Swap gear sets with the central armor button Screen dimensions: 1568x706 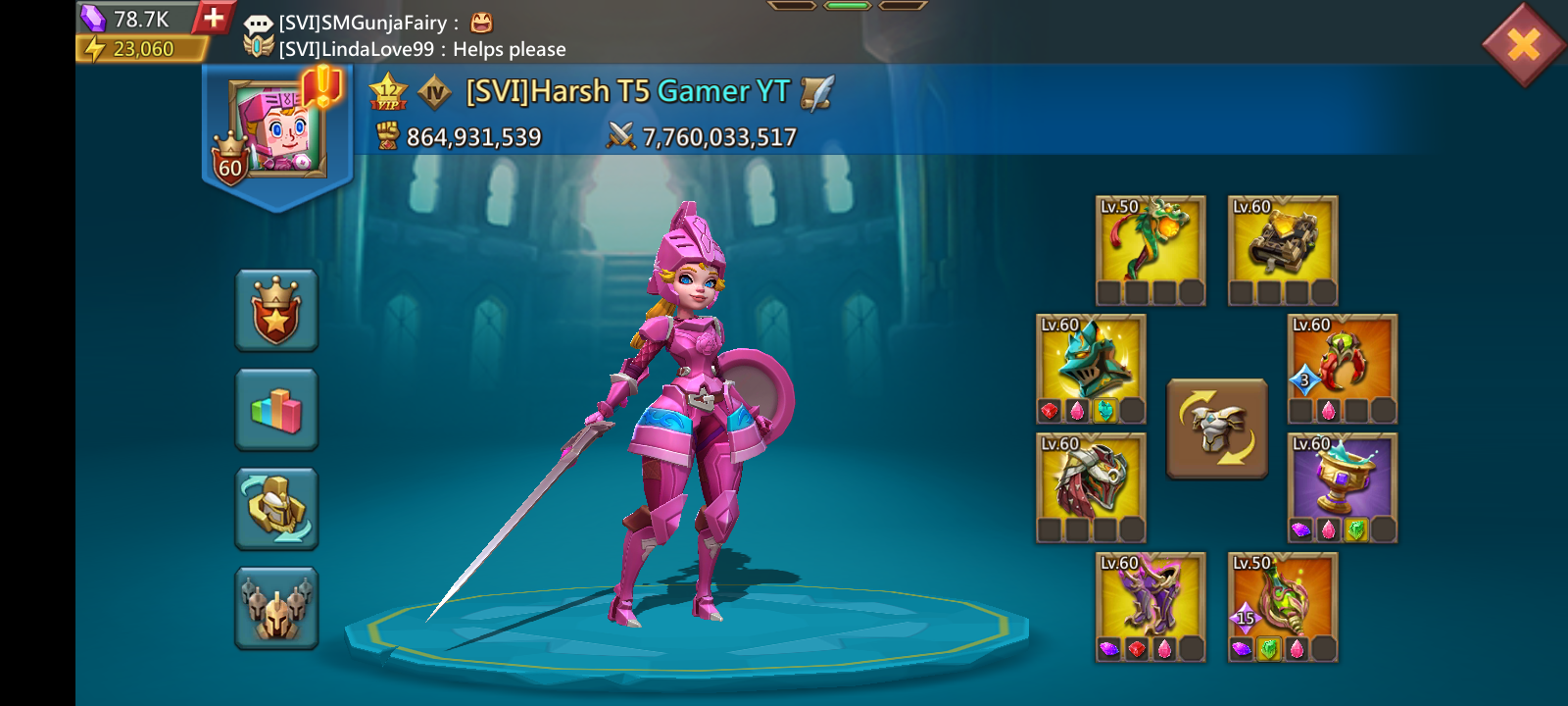pyautogui.click(x=1216, y=429)
